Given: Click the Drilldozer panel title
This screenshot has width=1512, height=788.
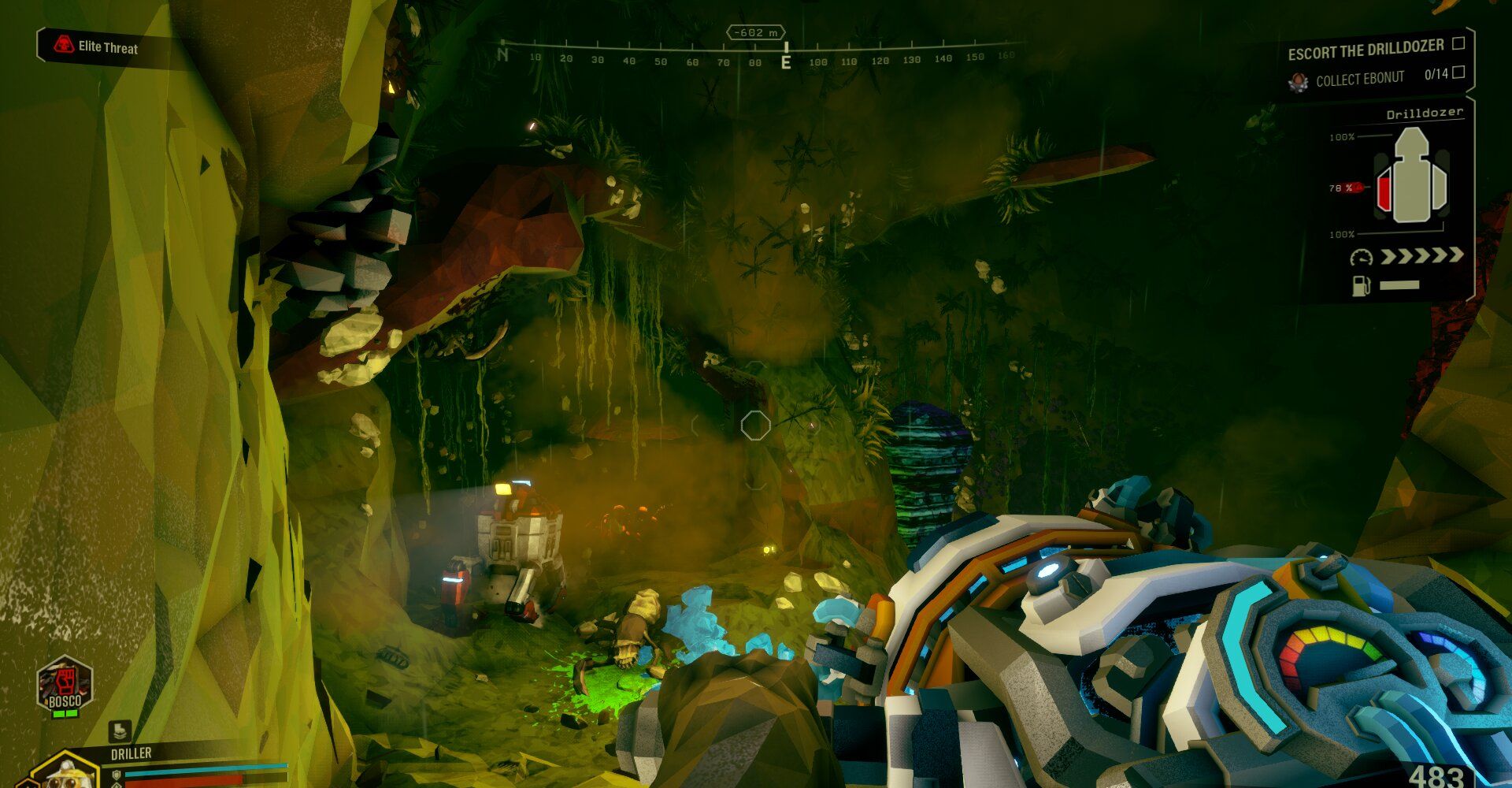Looking at the screenshot, I should tap(1425, 113).
